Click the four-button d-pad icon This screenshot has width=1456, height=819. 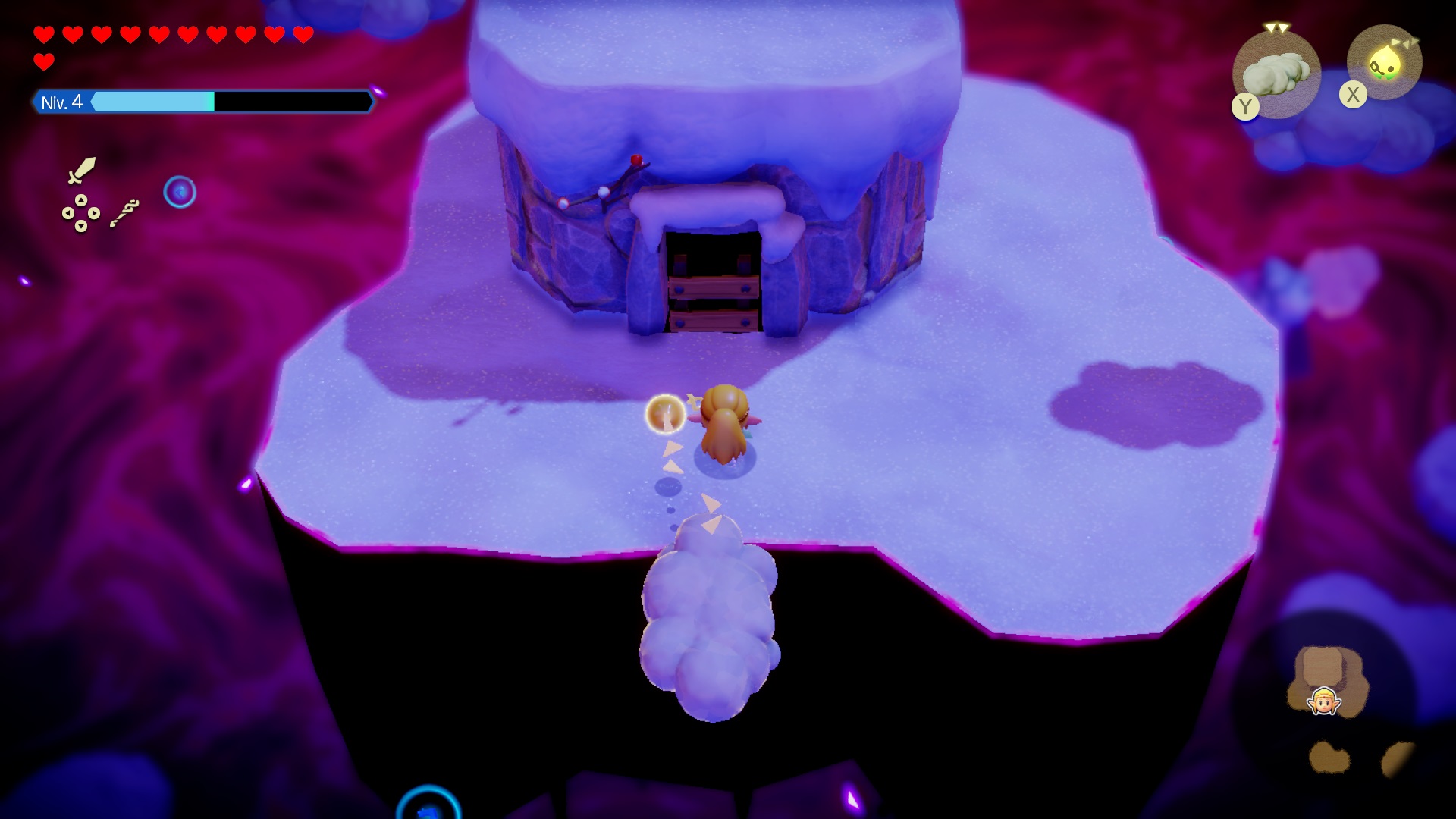click(x=80, y=213)
